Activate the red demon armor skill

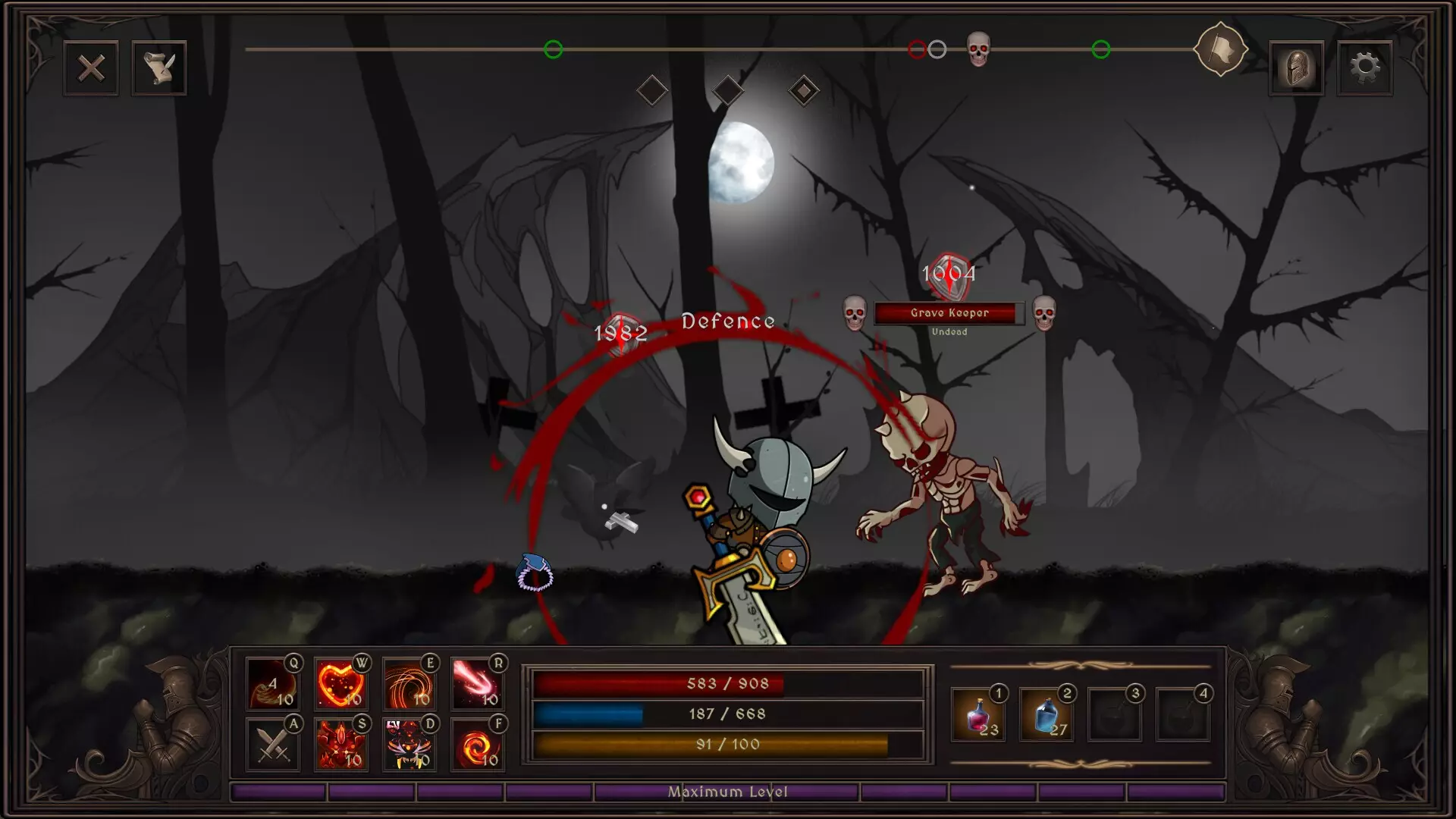click(x=340, y=745)
